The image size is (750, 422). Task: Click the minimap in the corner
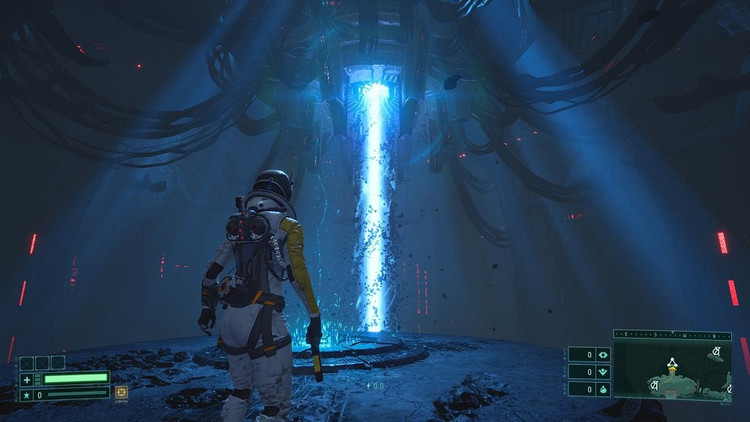point(672,371)
